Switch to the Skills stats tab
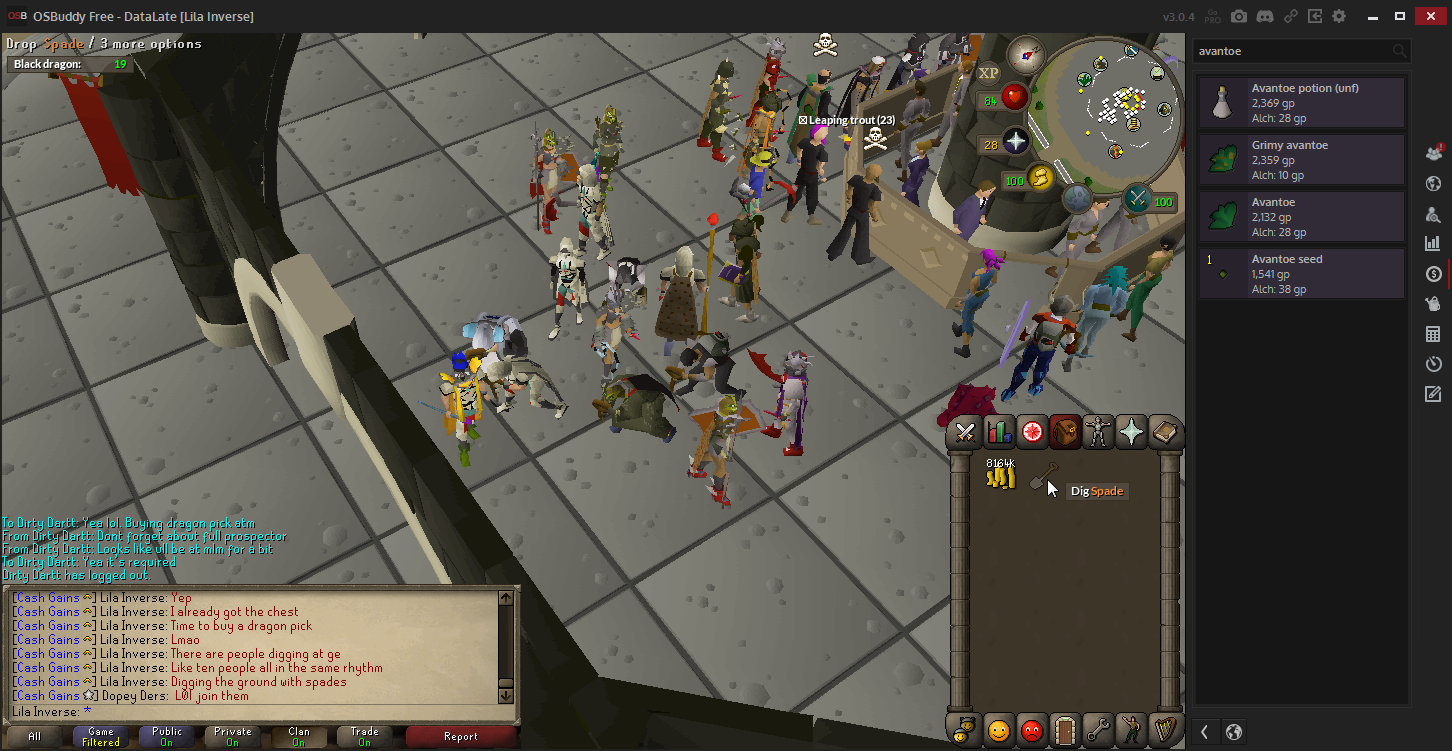 998,432
